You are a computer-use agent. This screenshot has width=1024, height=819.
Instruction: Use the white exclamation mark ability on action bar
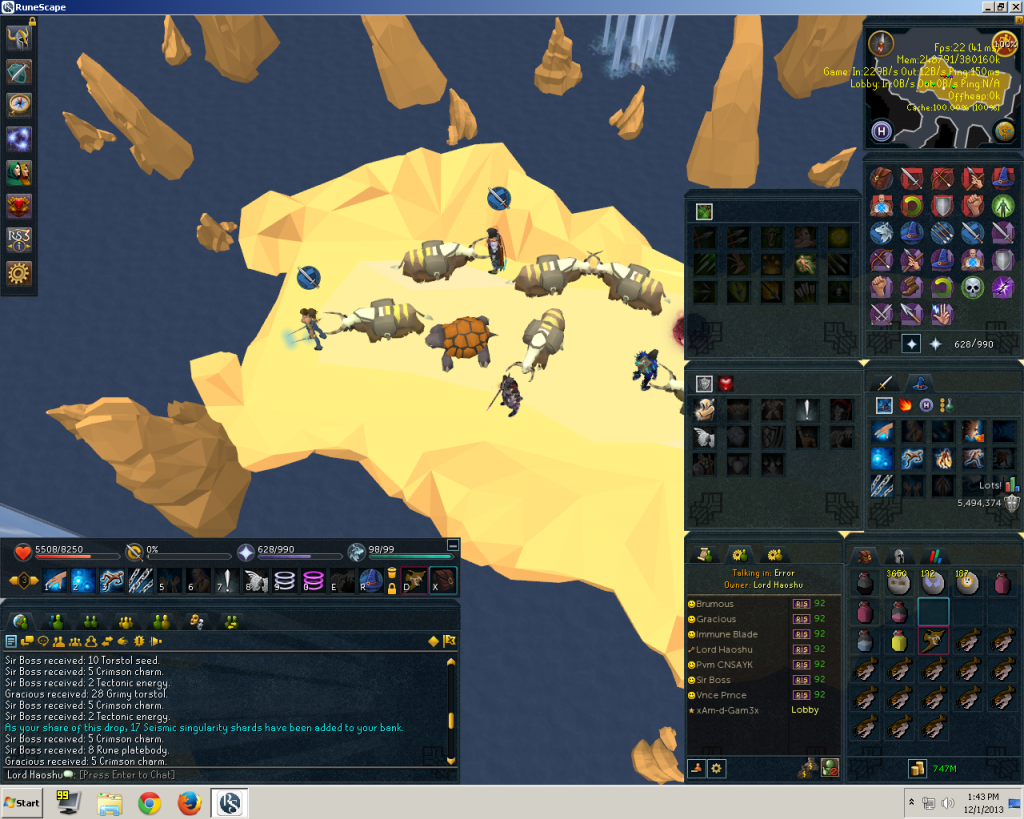(x=228, y=581)
